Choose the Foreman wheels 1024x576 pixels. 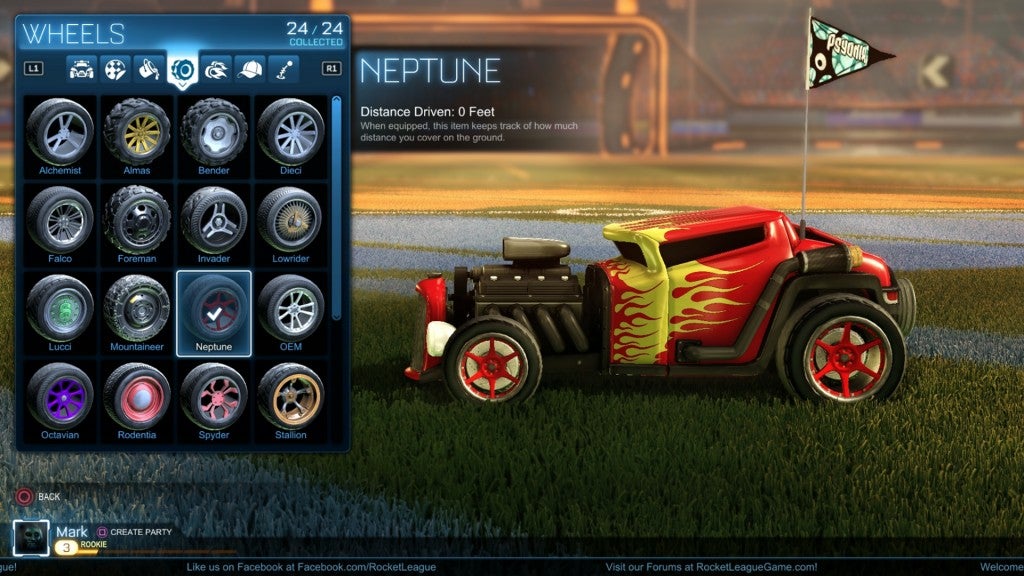(x=137, y=220)
